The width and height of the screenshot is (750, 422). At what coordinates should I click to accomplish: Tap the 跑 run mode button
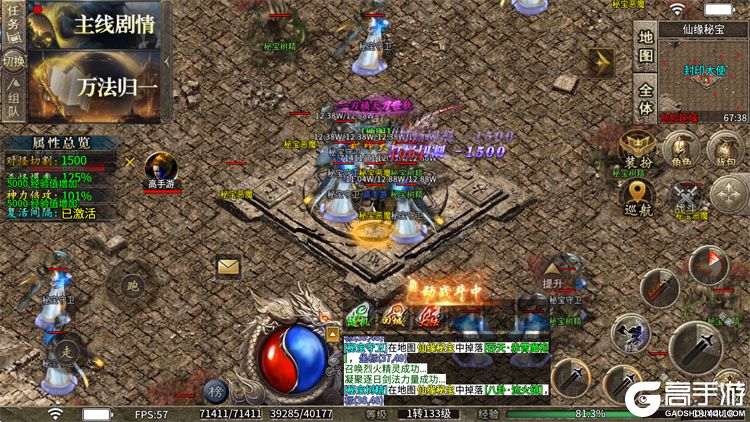pos(131,284)
